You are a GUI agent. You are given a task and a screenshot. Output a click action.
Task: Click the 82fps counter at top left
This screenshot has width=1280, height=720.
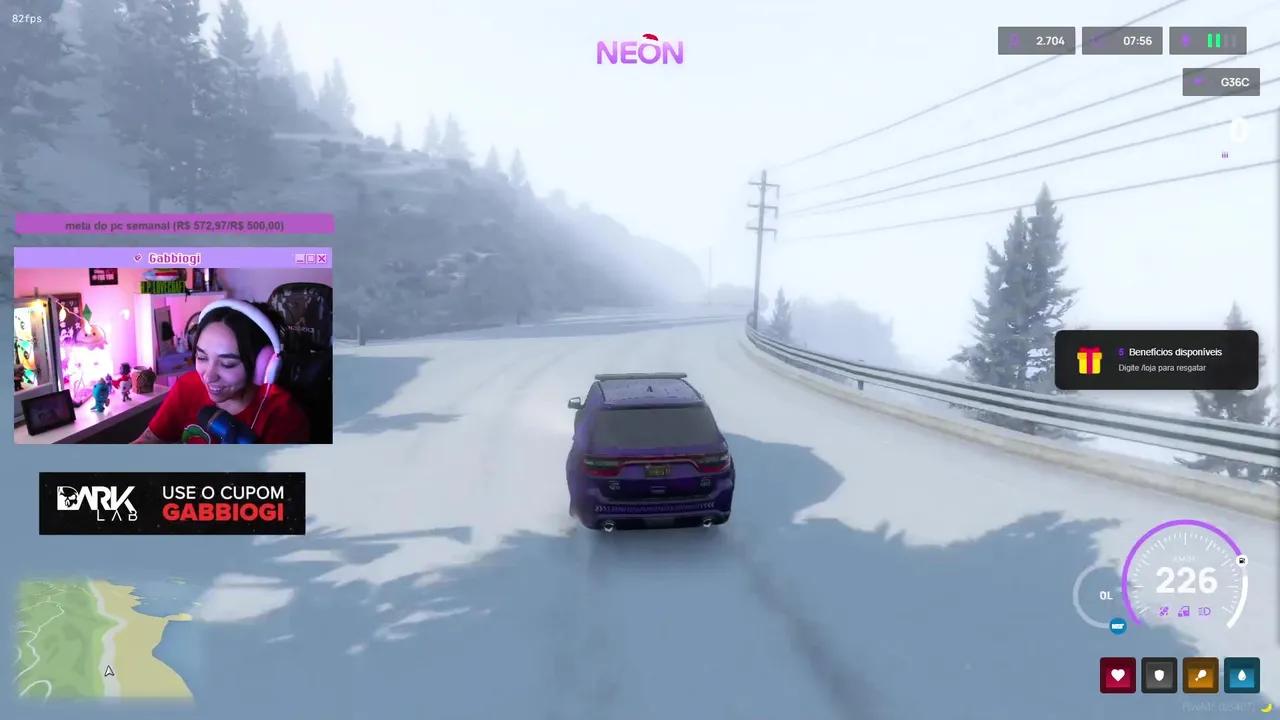26,17
